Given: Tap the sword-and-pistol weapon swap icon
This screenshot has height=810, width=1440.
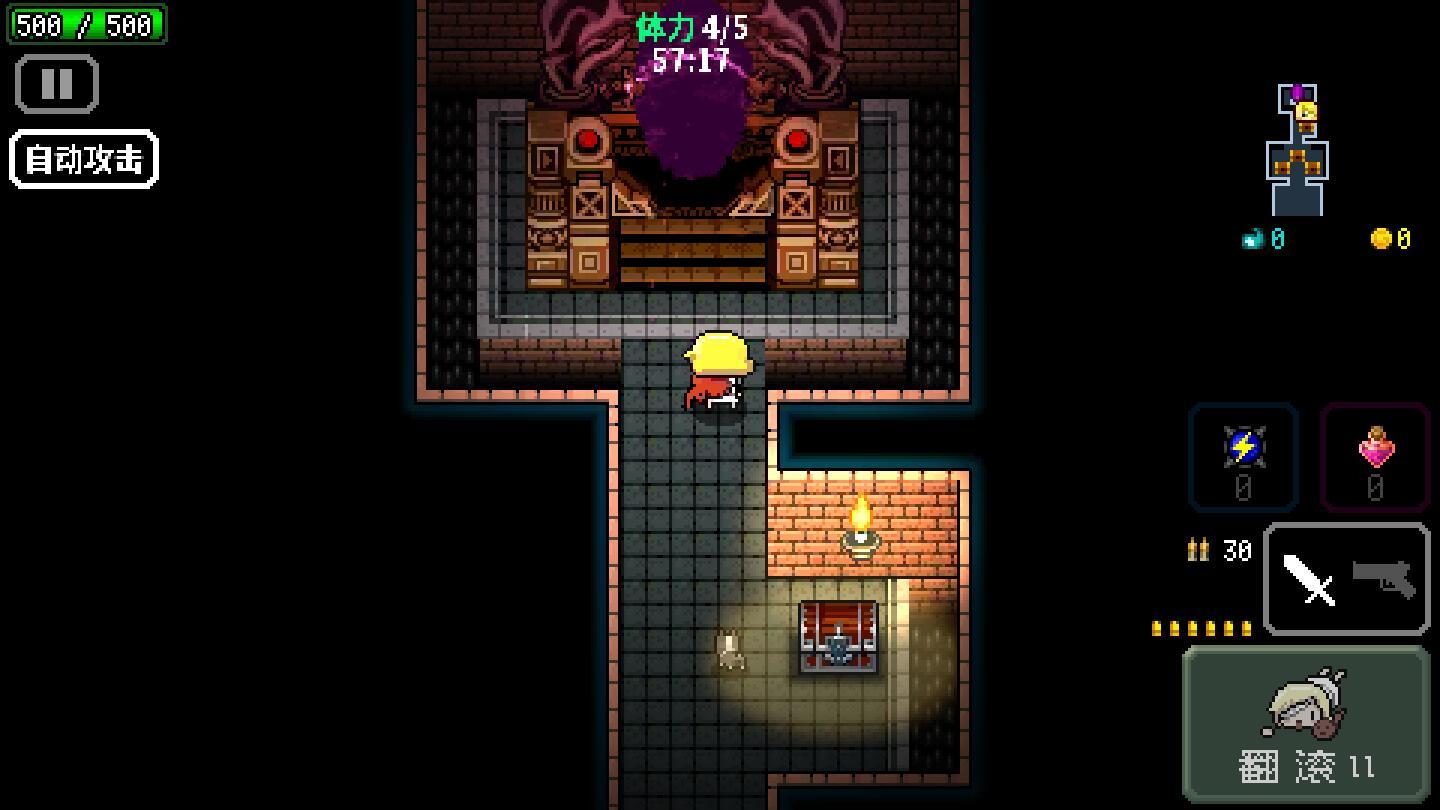Looking at the screenshot, I should click(1345, 578).
